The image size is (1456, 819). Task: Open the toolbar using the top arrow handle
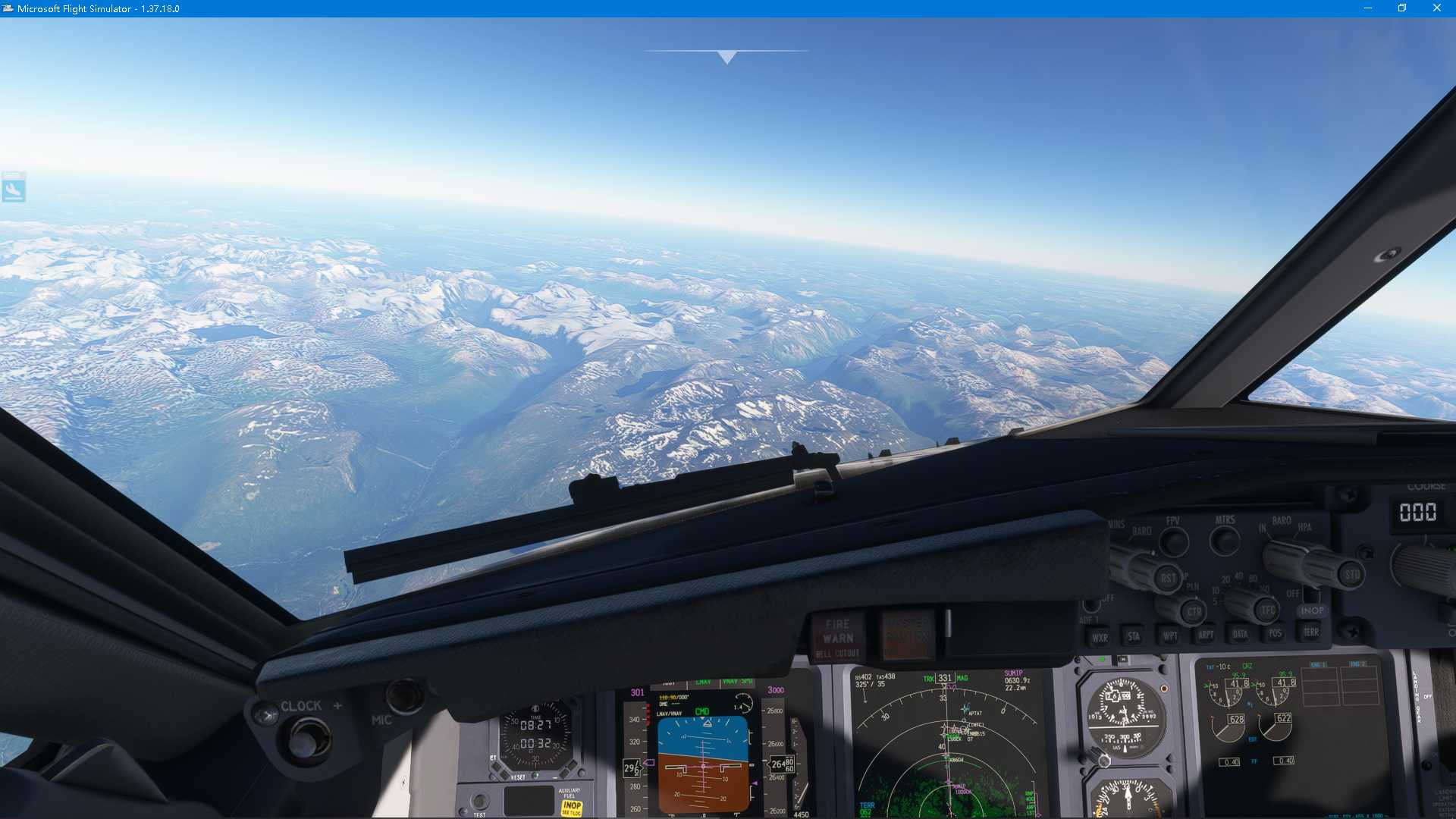click(x=726, y=57)
